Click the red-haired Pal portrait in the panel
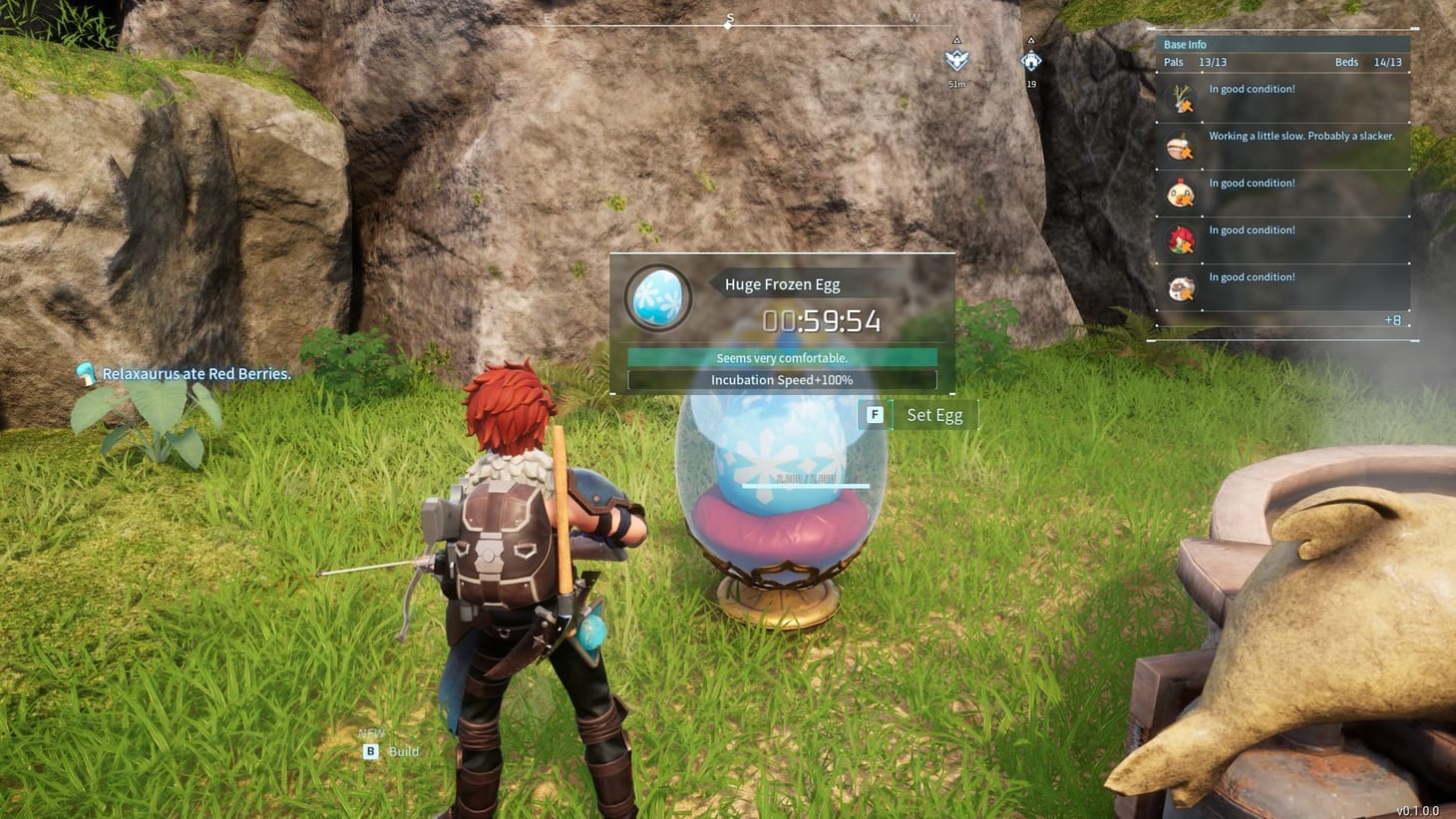The height and width of the screenshot is (819, 1456). 1180,240
